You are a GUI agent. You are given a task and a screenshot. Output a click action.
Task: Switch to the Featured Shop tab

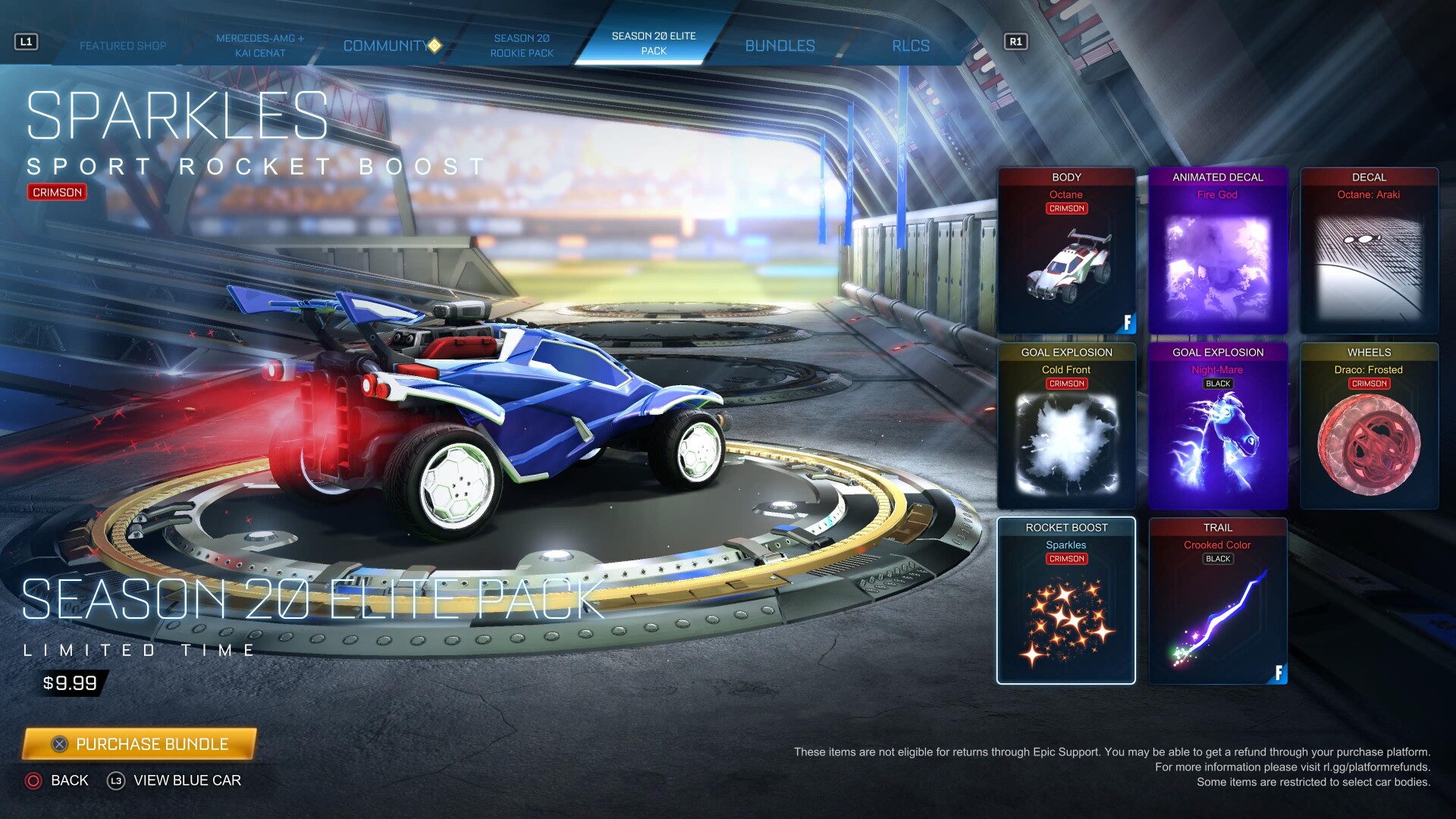(123, 45)
